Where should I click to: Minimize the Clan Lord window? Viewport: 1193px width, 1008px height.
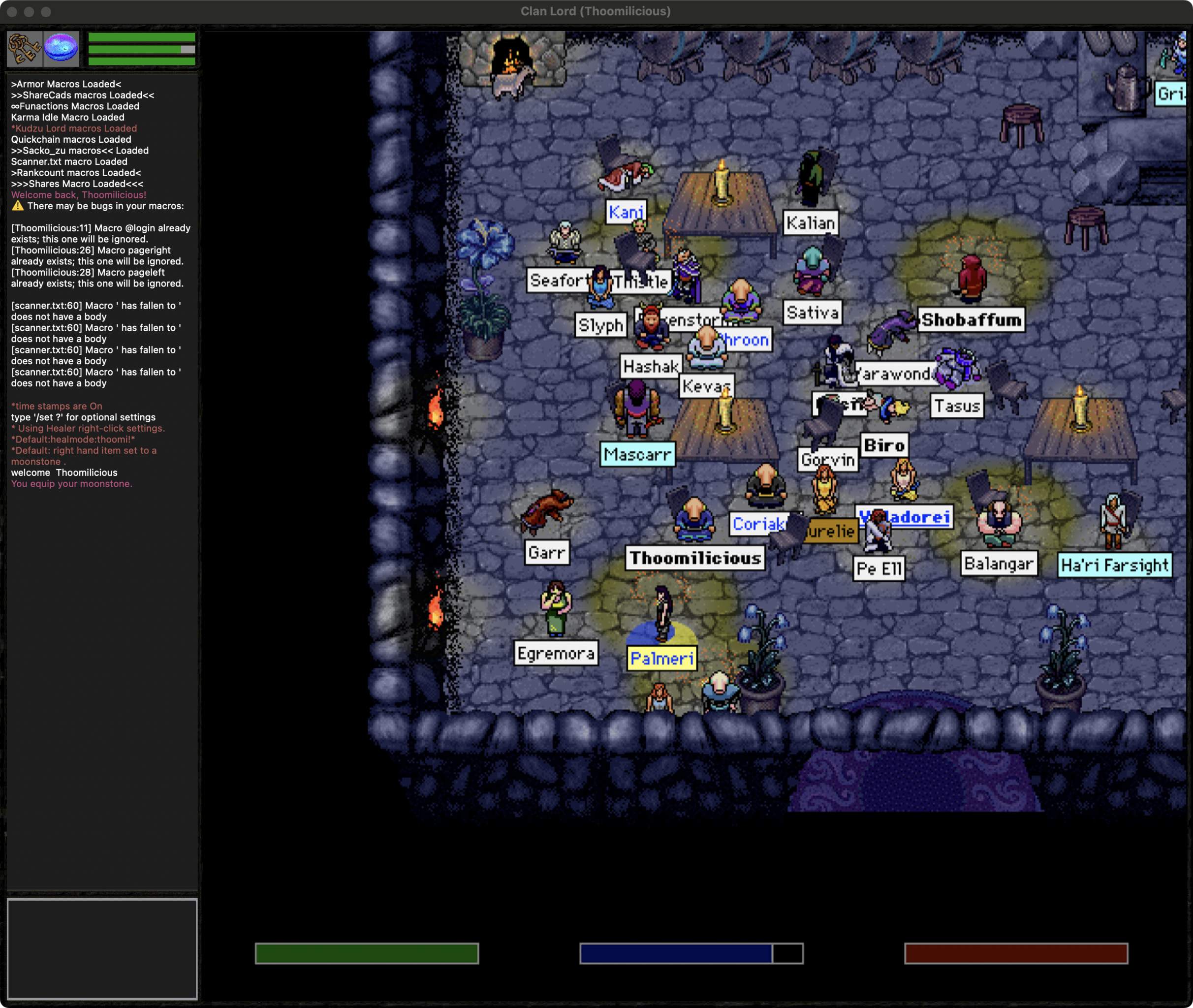29,11
